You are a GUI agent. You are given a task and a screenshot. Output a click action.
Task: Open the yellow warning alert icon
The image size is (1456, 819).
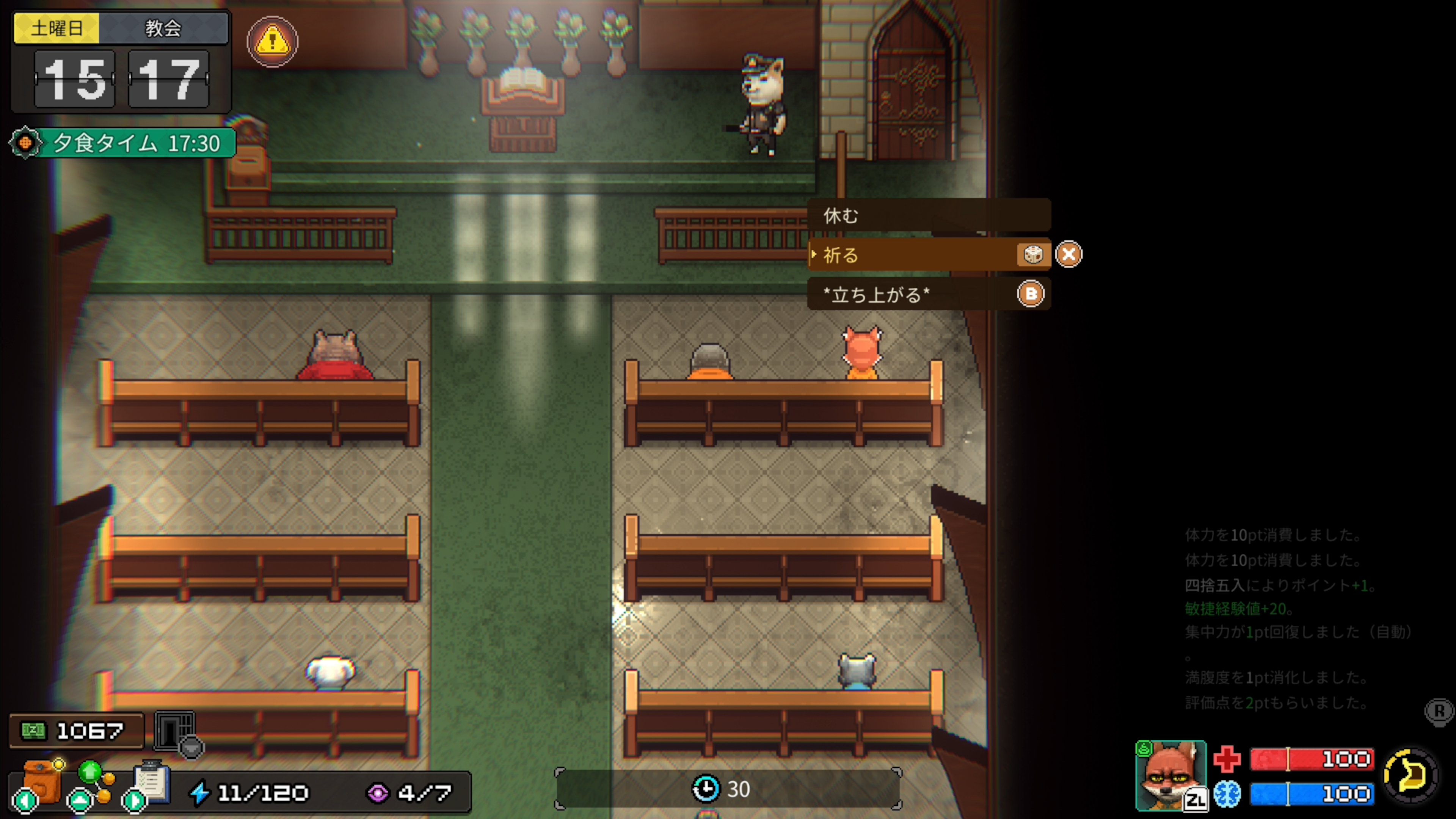tap(273, 41)
